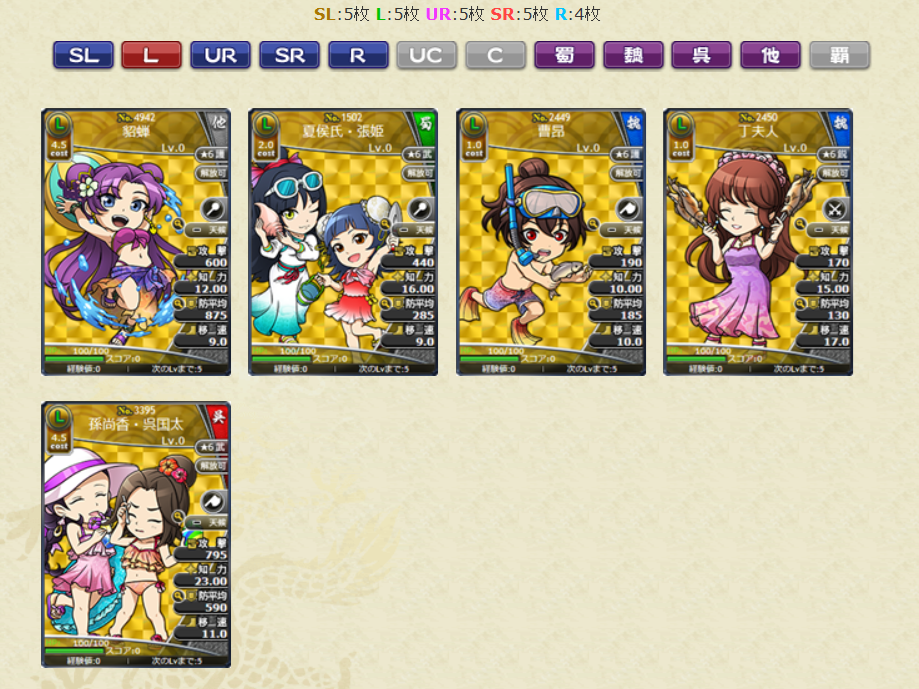Show R rarity cards
Image resolution: width=919 pixels, height=689 pixels.
(x=358, y=56)
